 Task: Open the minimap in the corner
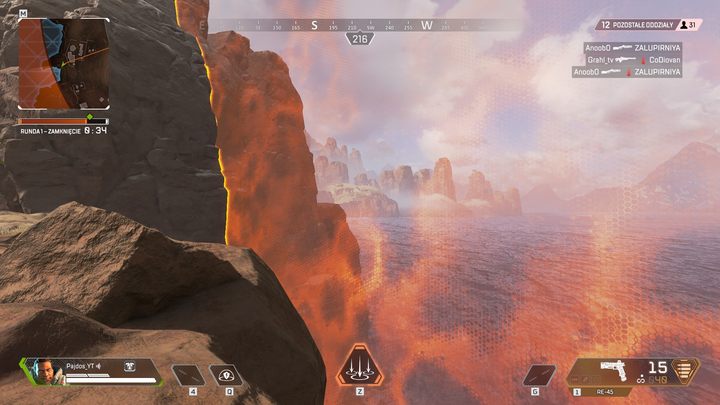tap(64, 63)
